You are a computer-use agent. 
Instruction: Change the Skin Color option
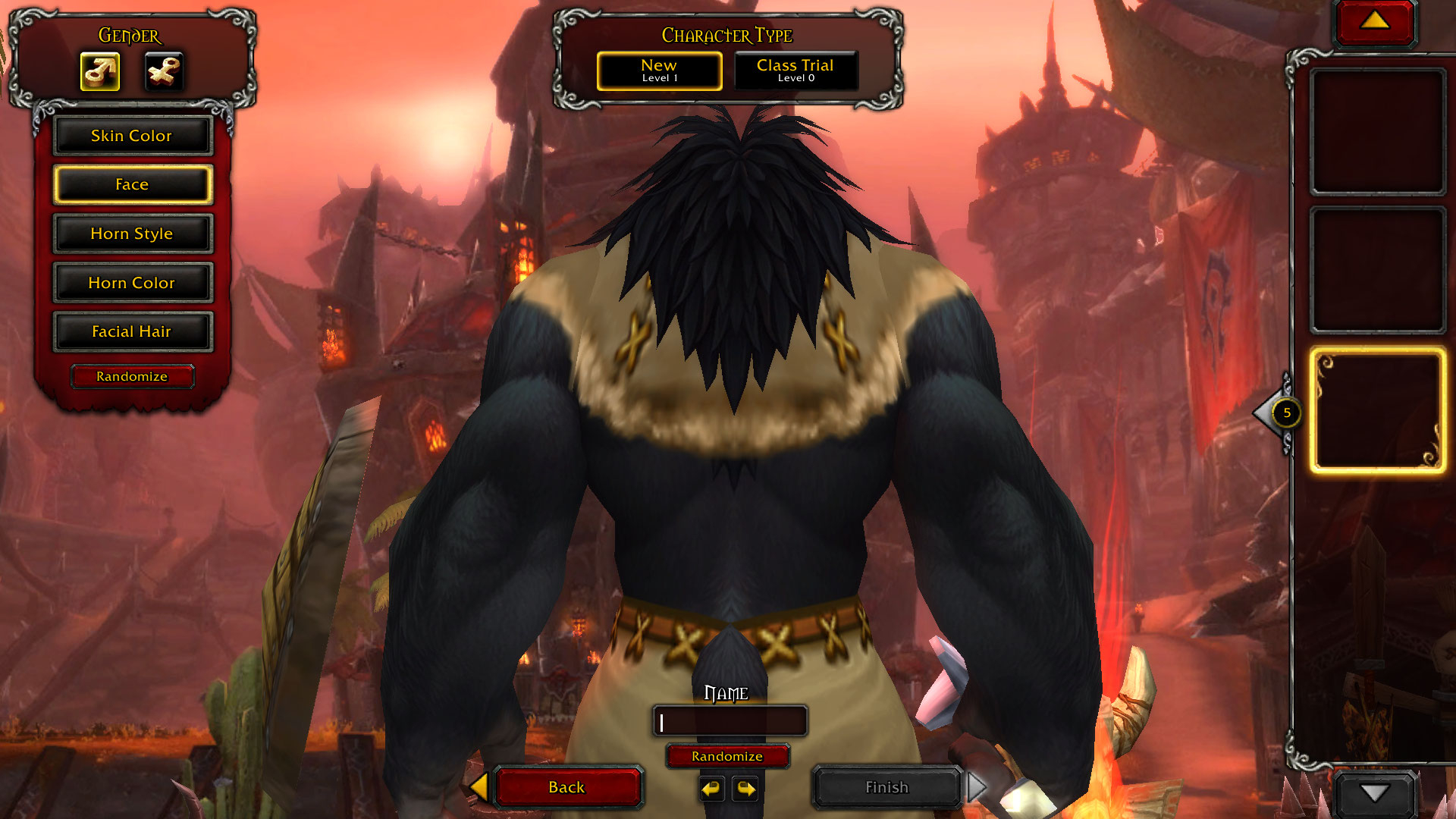point(132,136)
